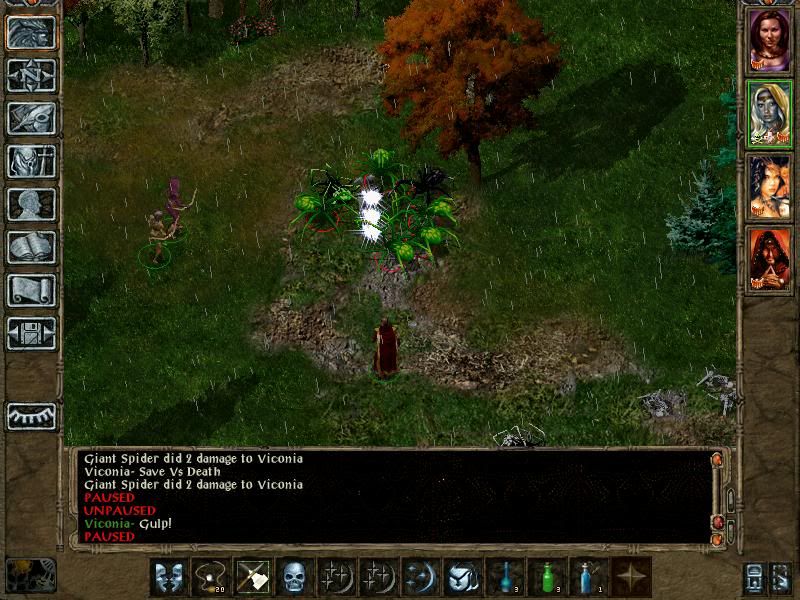Rest the party using closed eye button

coord(30,415)
